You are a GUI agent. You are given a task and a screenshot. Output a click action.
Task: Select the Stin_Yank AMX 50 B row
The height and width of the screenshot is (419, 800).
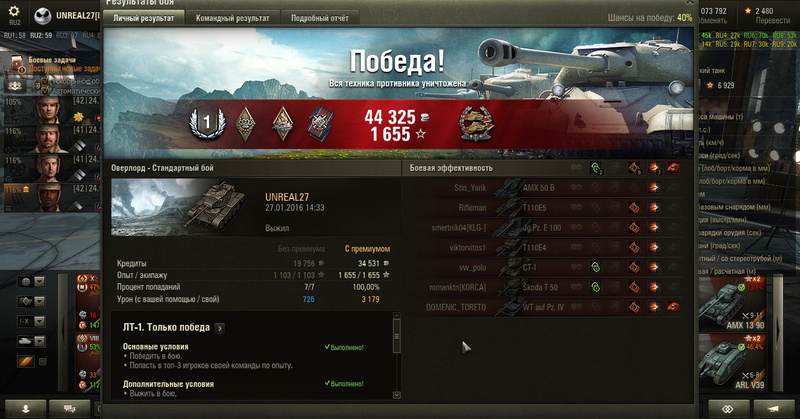tap(549, 187)
